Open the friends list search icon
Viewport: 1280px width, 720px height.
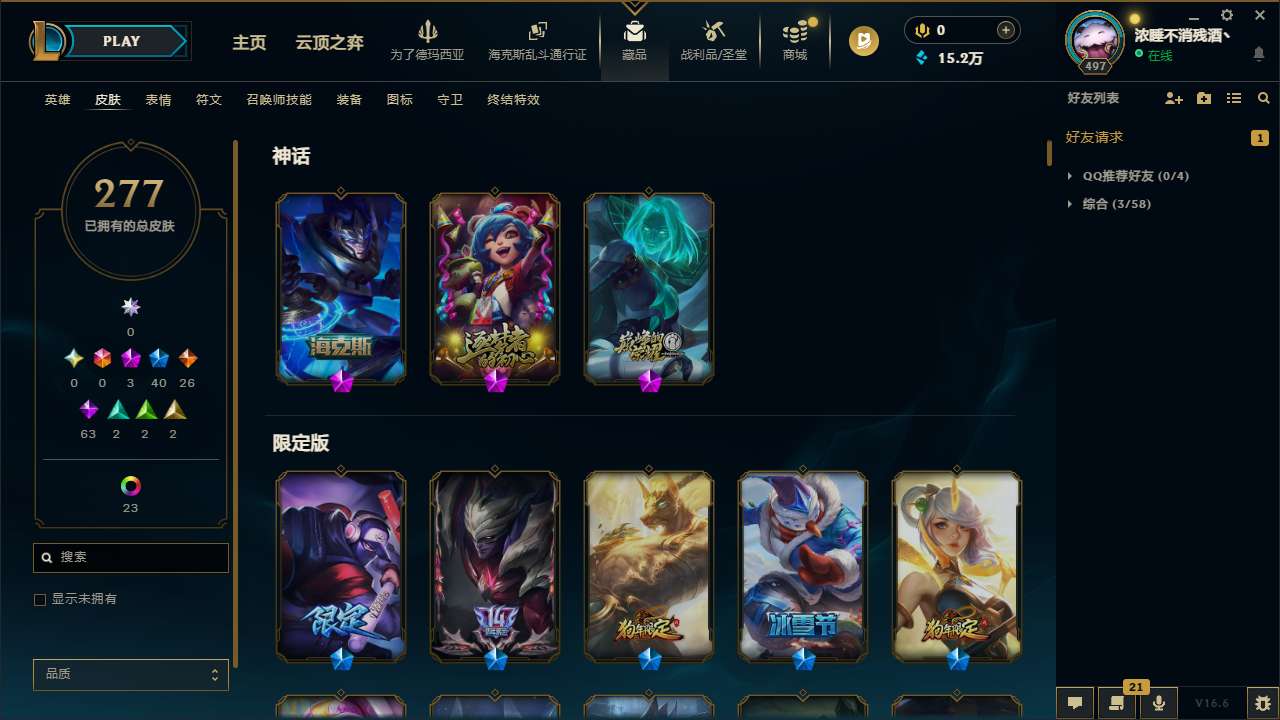click(x=1264, y=99)
